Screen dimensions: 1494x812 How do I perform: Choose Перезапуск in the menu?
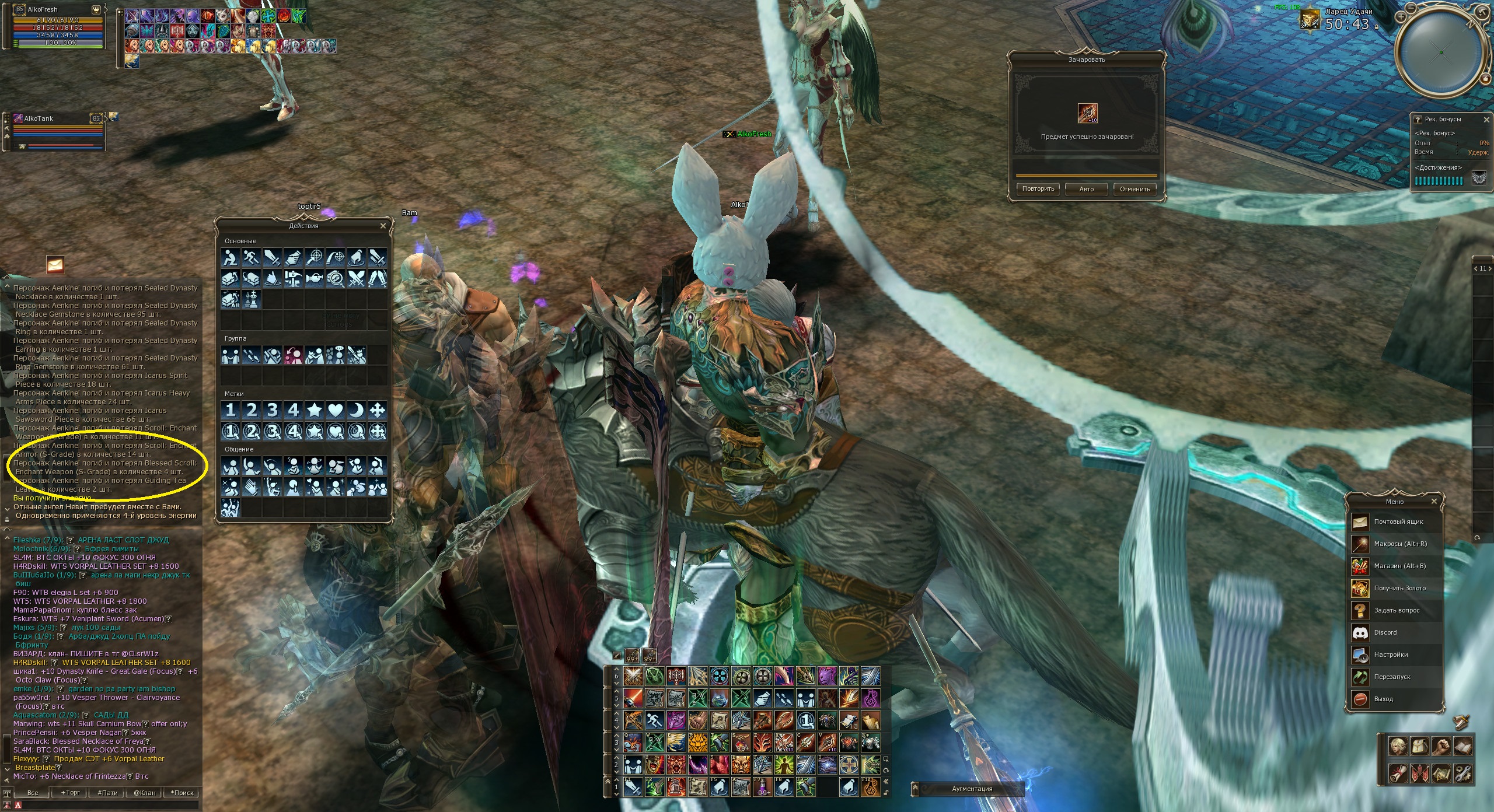1391,677
